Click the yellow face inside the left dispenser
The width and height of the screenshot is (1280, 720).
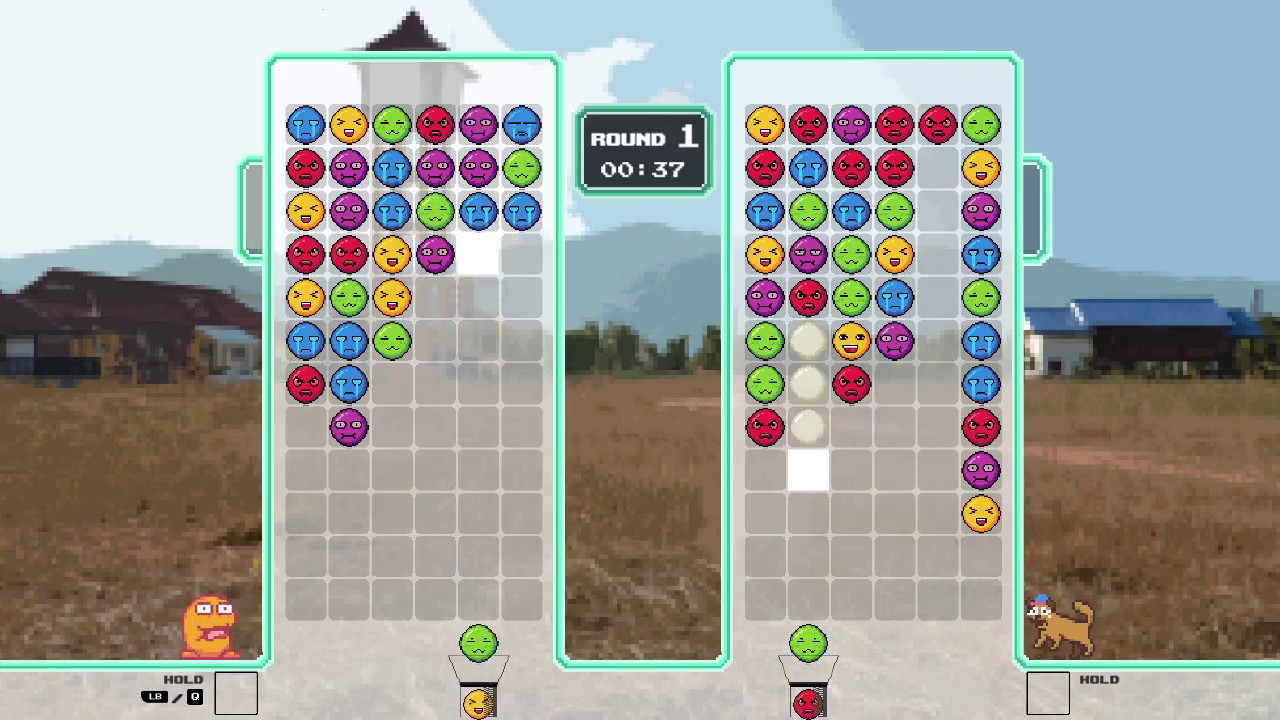click(478, 703)
